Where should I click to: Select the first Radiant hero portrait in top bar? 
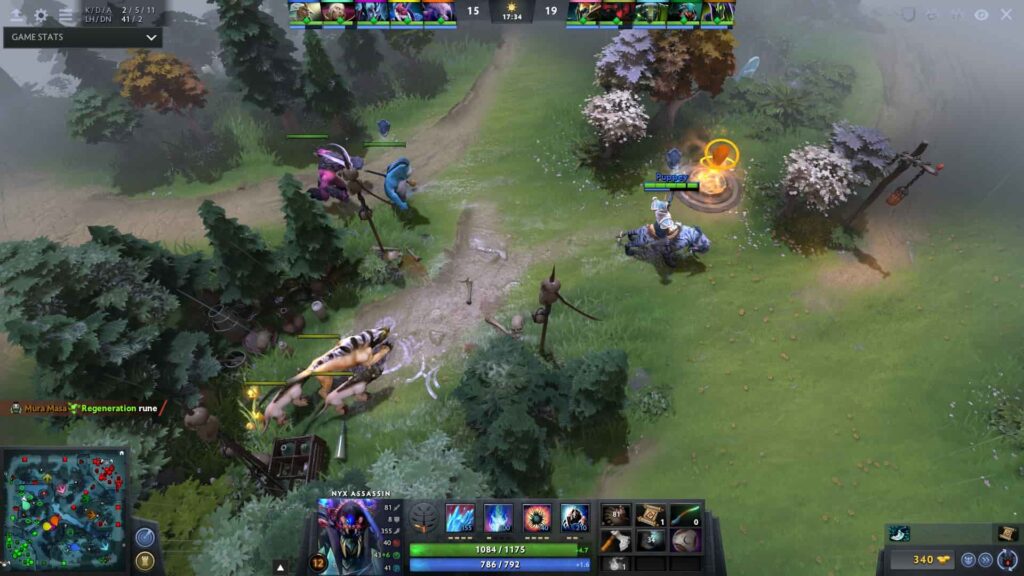pos(305,12)
